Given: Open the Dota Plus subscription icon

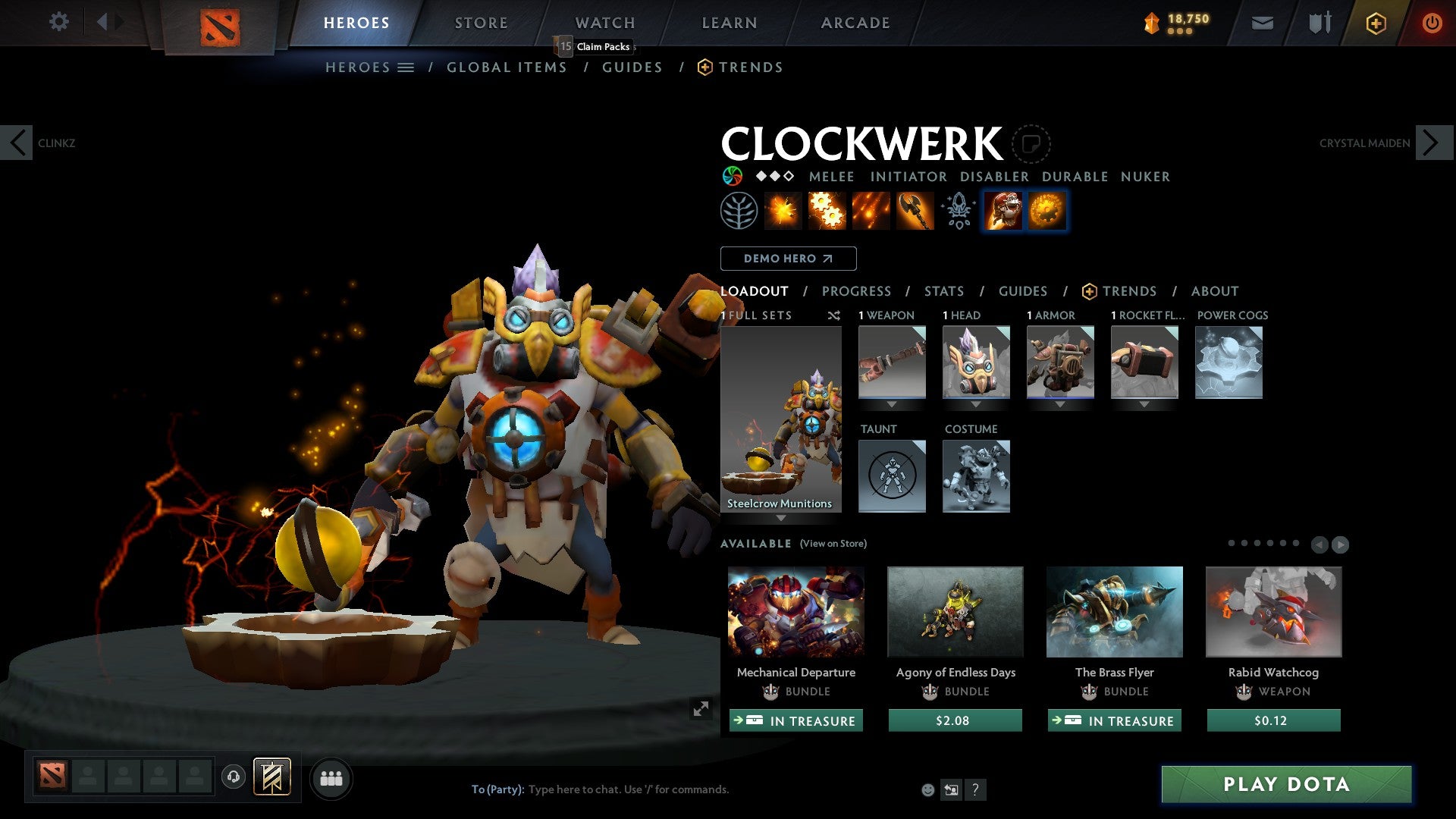Looking at the screenshot, I should point(1375,22).
